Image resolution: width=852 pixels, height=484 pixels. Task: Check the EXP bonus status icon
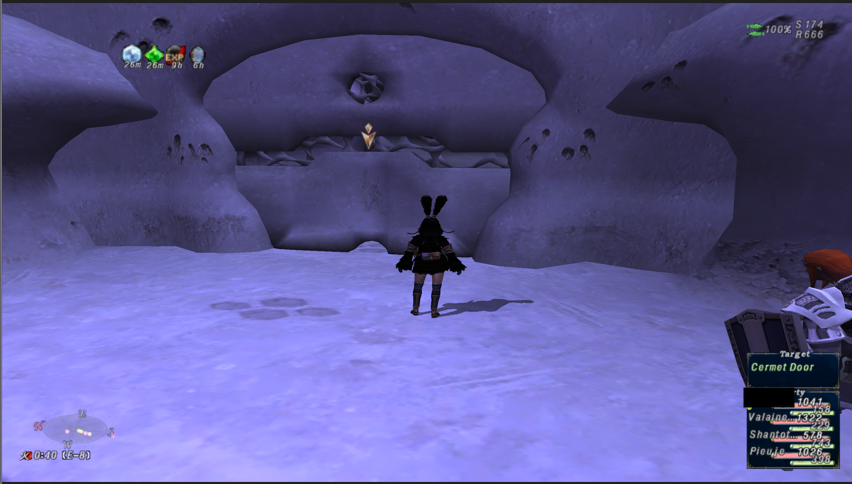pos(176,53)
